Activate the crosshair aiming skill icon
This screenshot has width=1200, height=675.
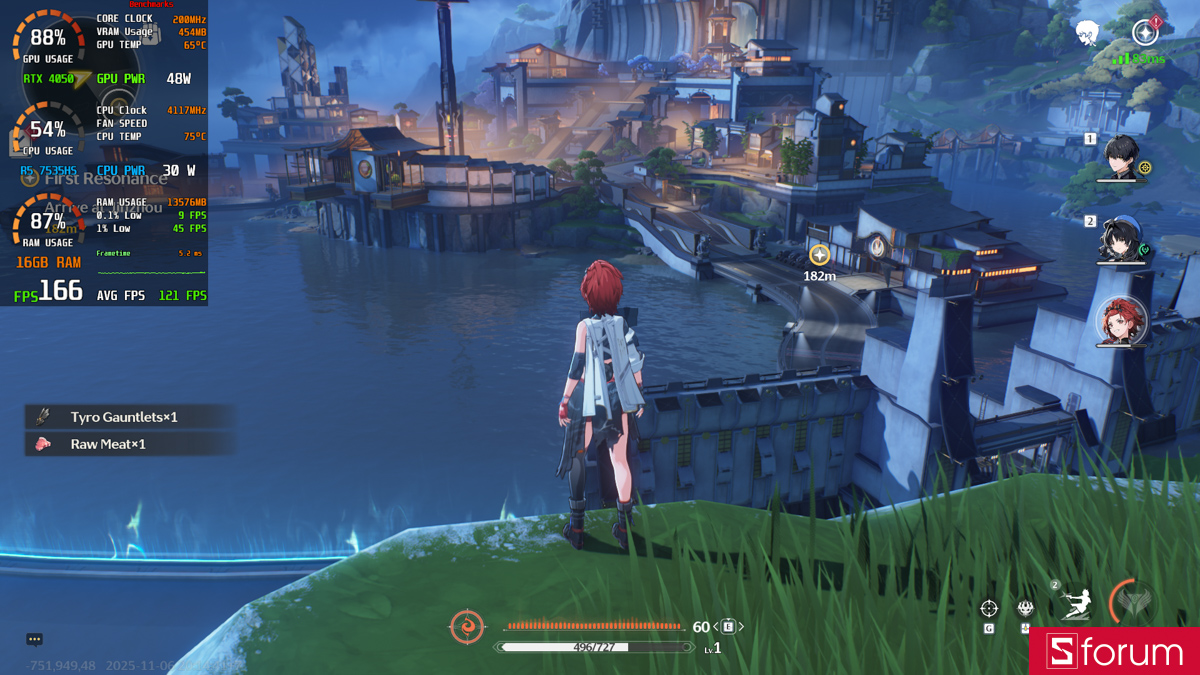[989, 608]
